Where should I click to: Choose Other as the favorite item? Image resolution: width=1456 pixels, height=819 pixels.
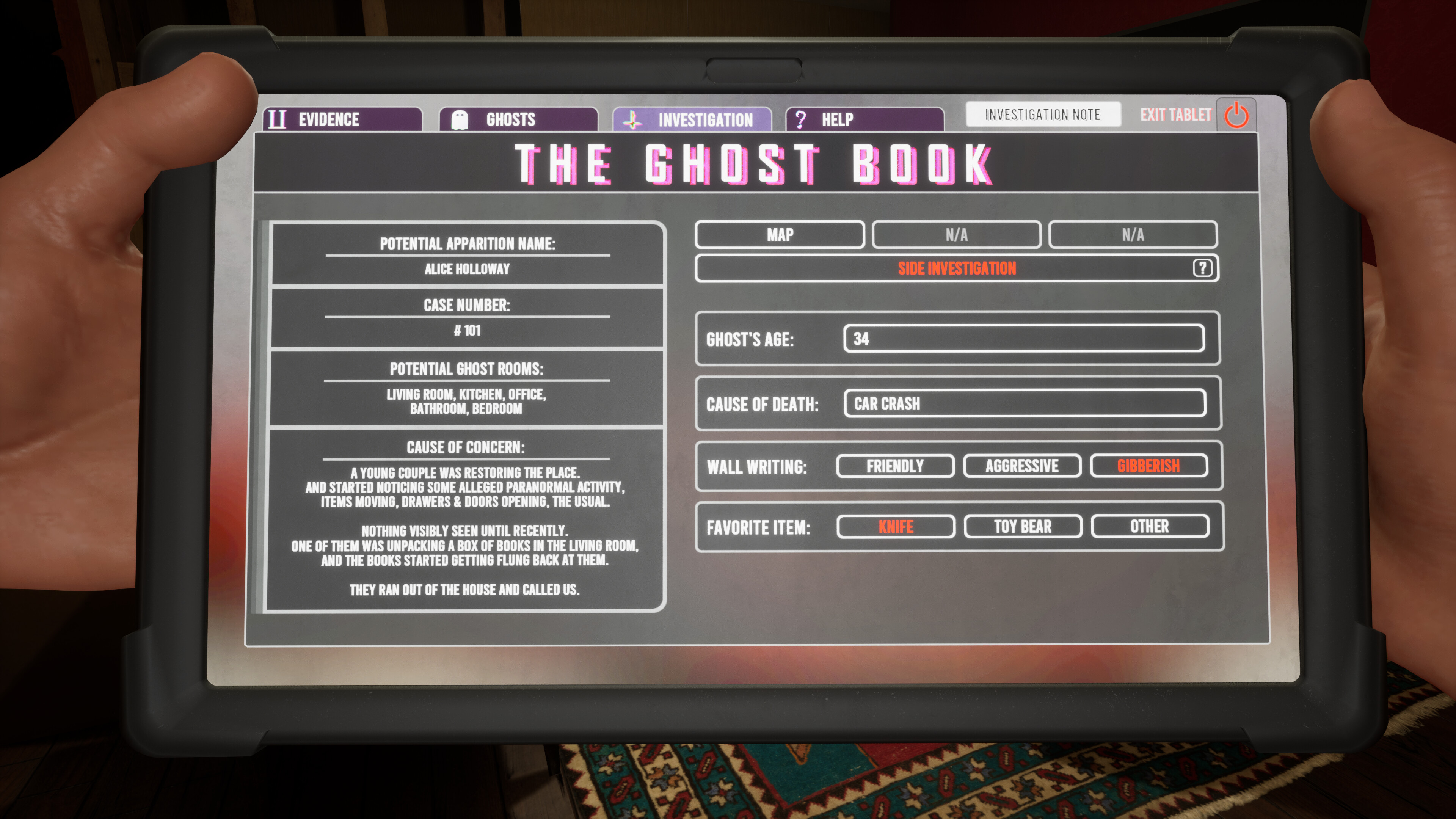click(x=1151, y=526)
